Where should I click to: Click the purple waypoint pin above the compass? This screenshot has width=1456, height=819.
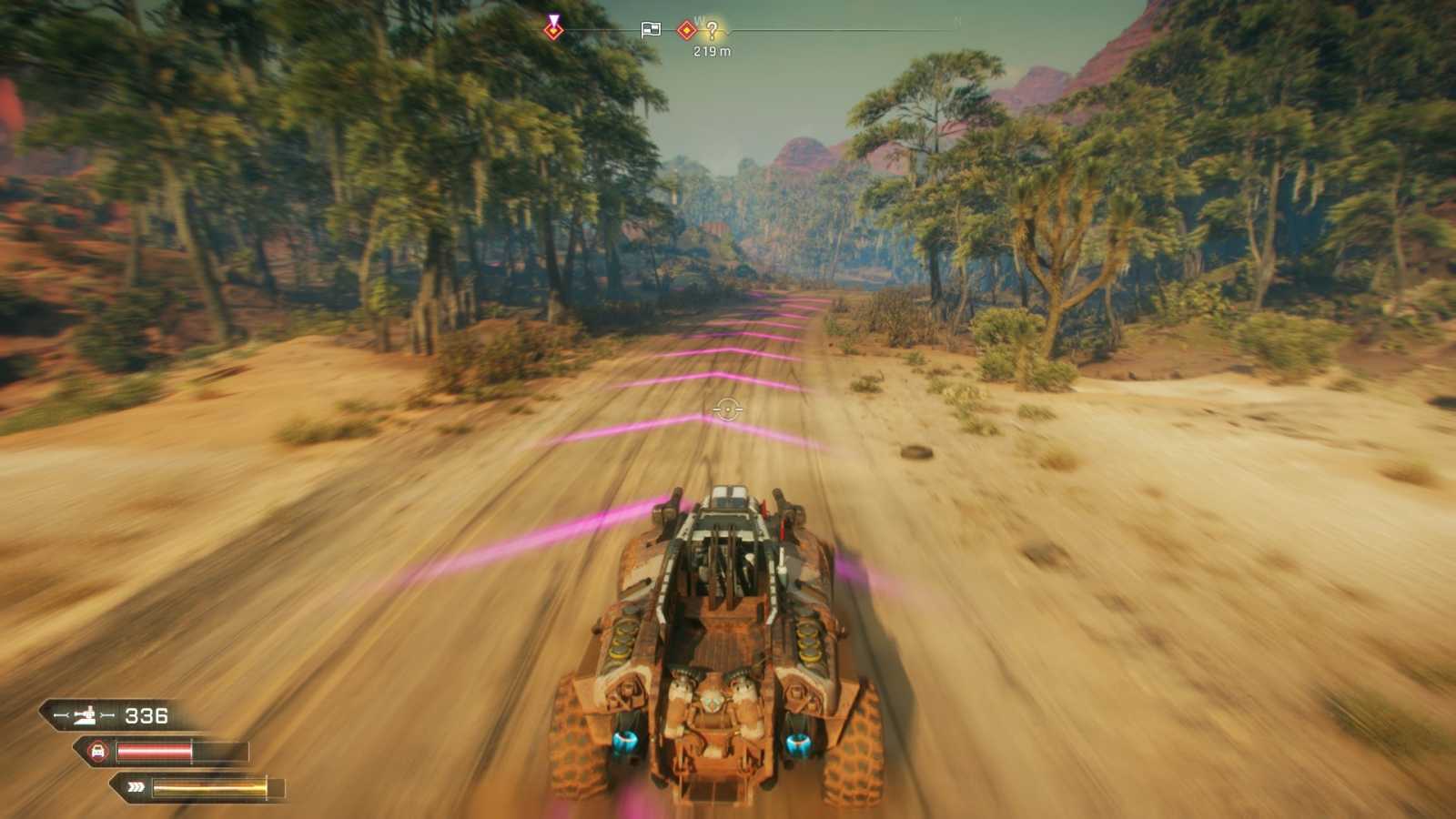(x=553, y=20)
